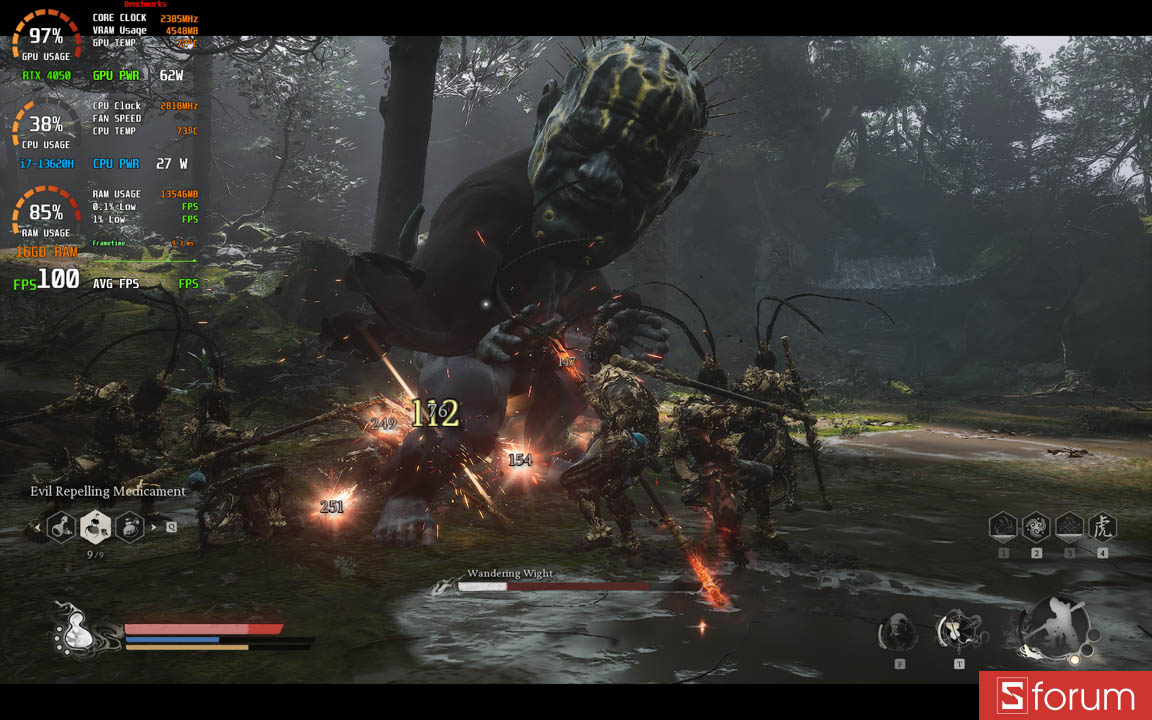Select the highlighted Evil Repelling Medicament slot
Image resolution: width=1152 pixels, height=720 pixels.
tap(95, 525)
